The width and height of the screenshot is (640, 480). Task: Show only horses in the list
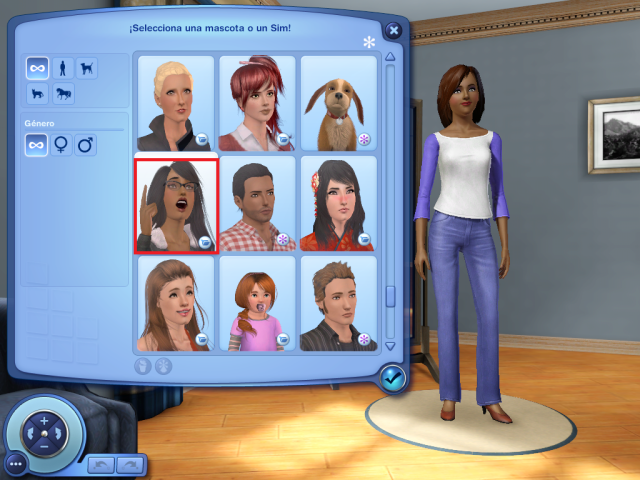[x=62, y=94]
